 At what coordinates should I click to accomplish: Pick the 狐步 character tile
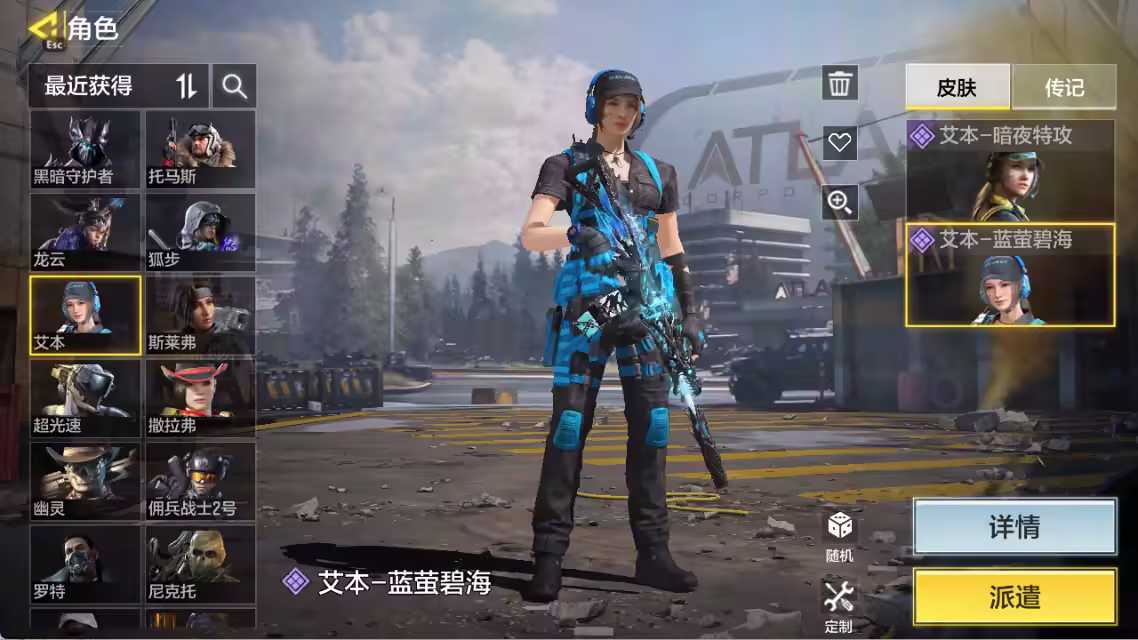pyautogui.click(x=200, y=232)
